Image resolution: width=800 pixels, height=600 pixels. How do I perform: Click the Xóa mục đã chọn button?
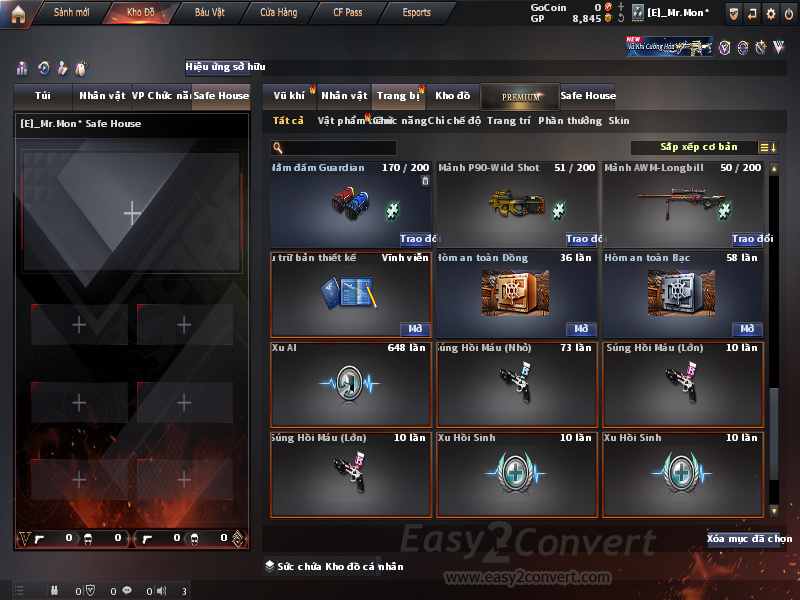749,539
